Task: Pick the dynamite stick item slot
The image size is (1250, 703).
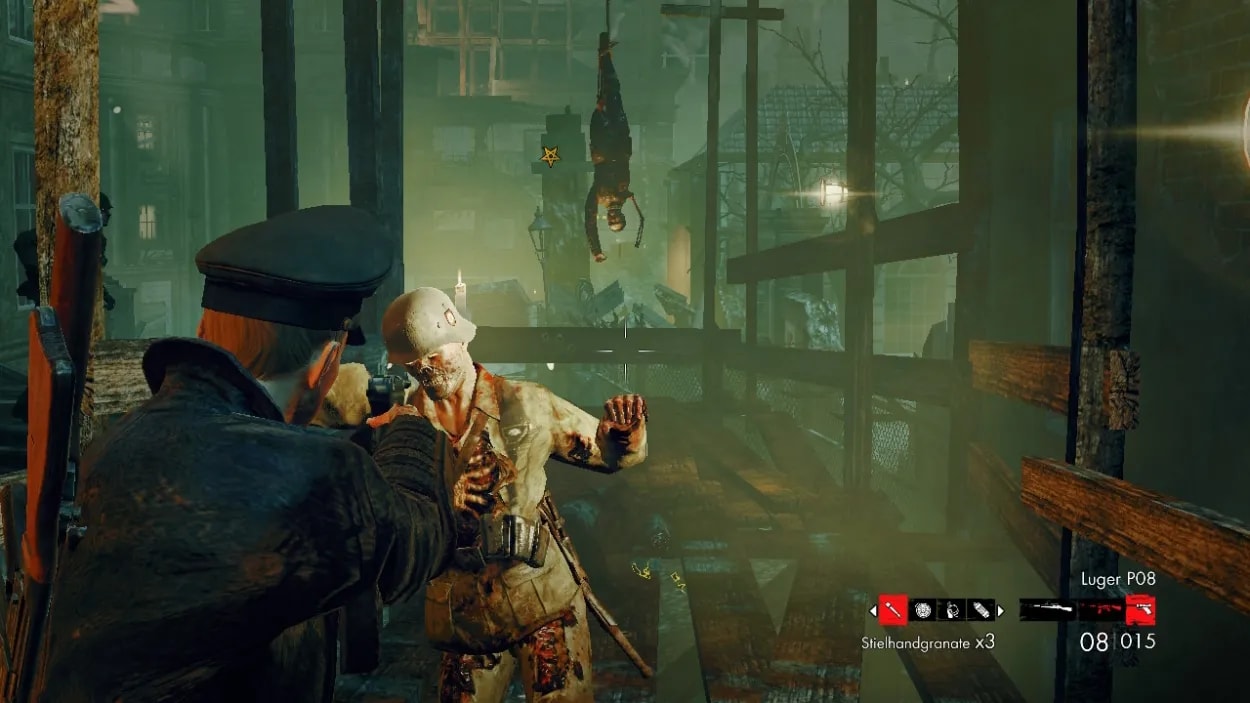Action: 980,609
